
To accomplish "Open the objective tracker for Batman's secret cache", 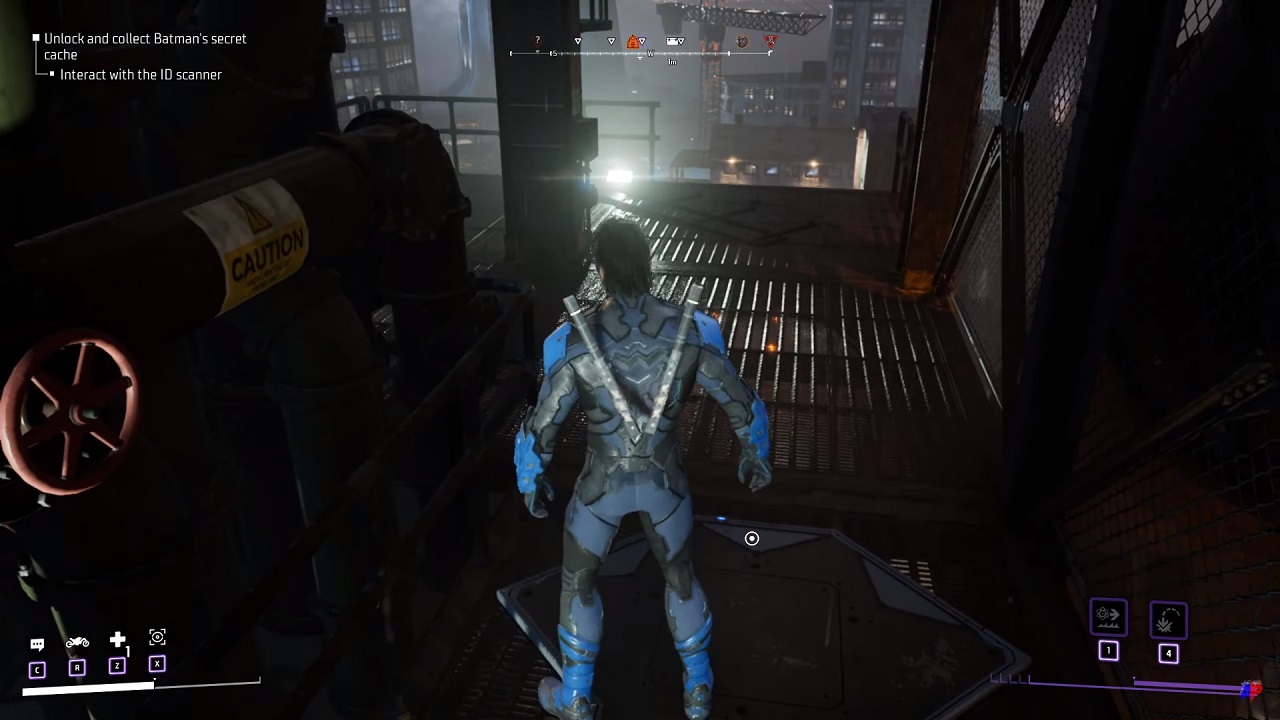I will point(144,46).
